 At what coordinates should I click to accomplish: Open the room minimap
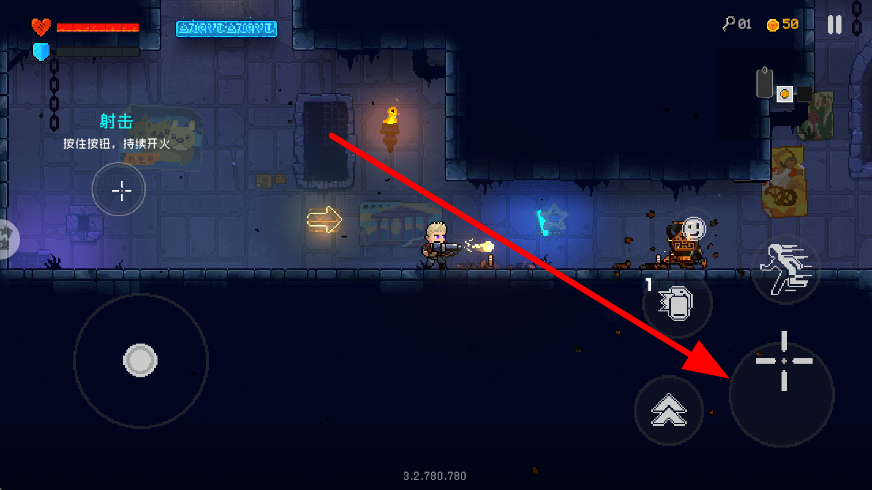click(784, 90)
